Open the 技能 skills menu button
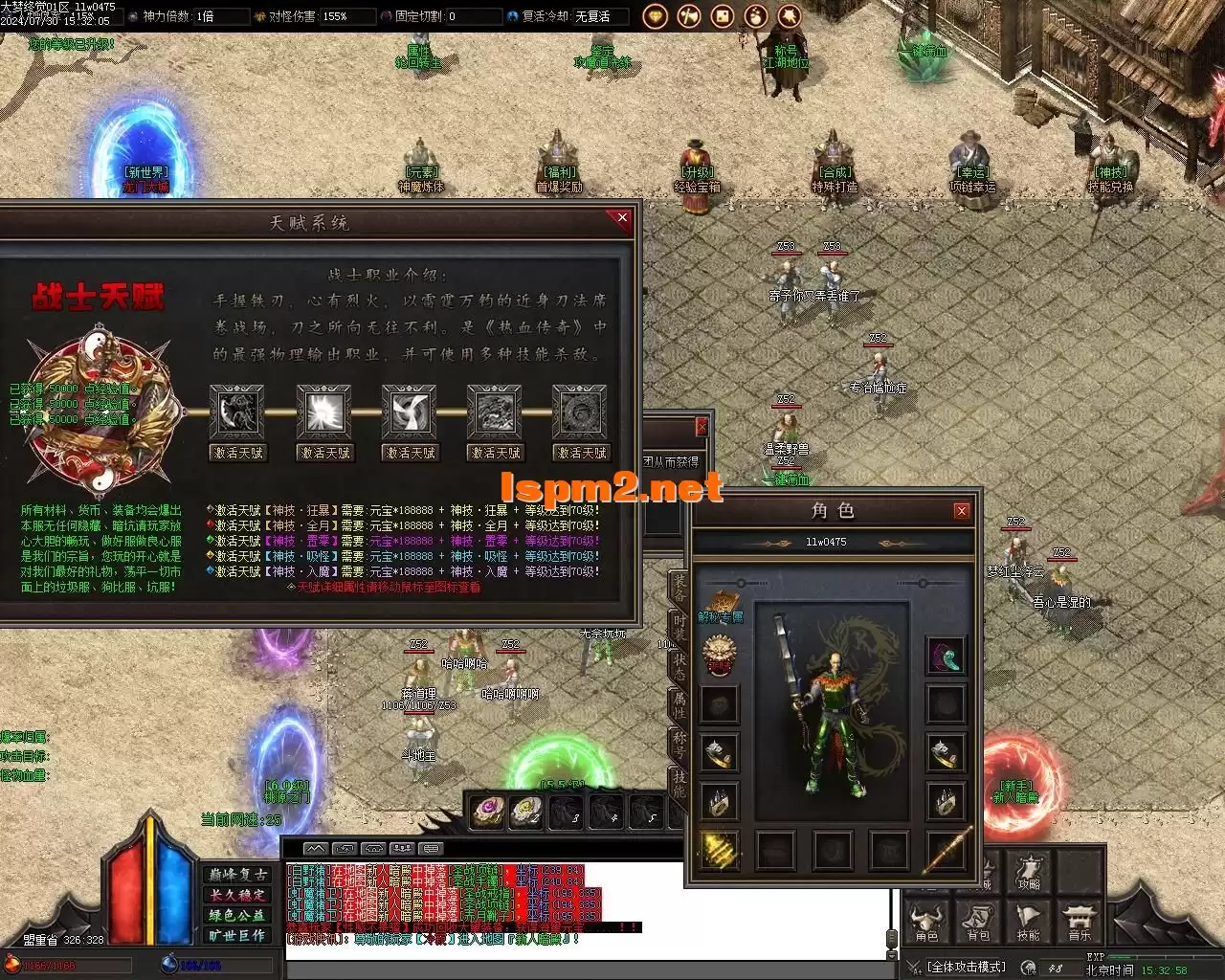 coord(1028,921)
